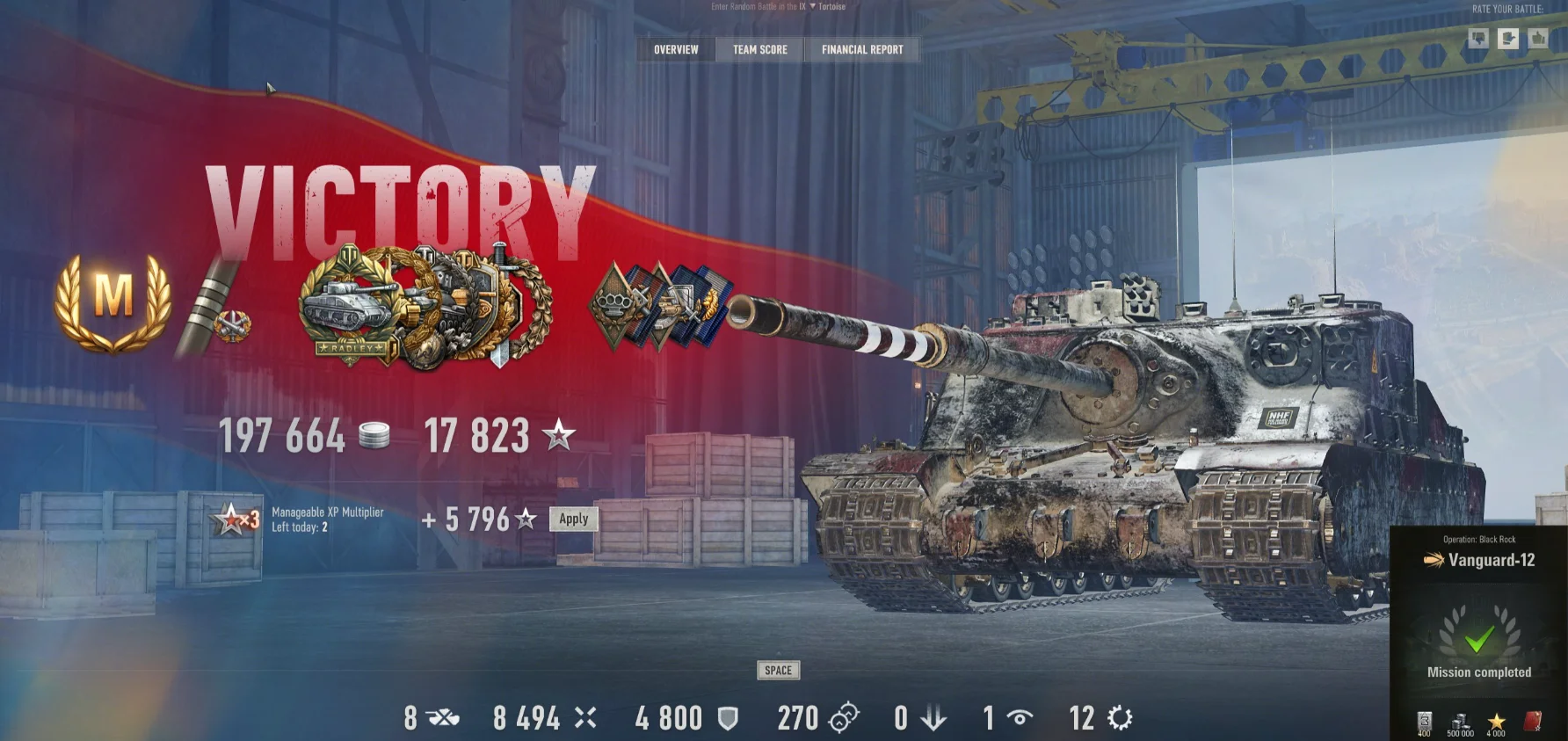
Task: Rate the battle with thumbs up
Action: point(1535,38)
